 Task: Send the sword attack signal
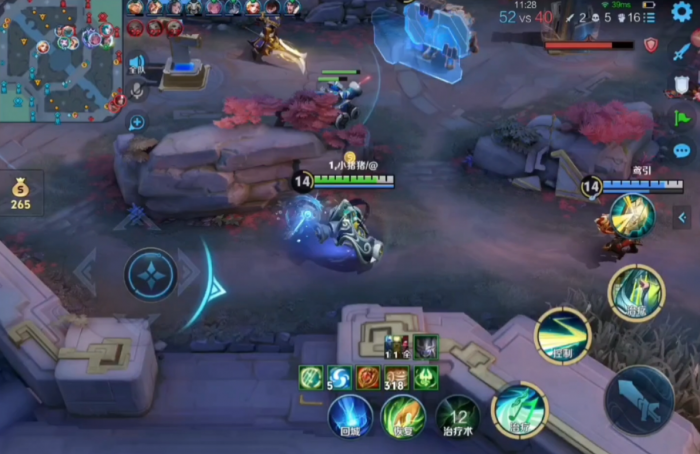point(682,51)
